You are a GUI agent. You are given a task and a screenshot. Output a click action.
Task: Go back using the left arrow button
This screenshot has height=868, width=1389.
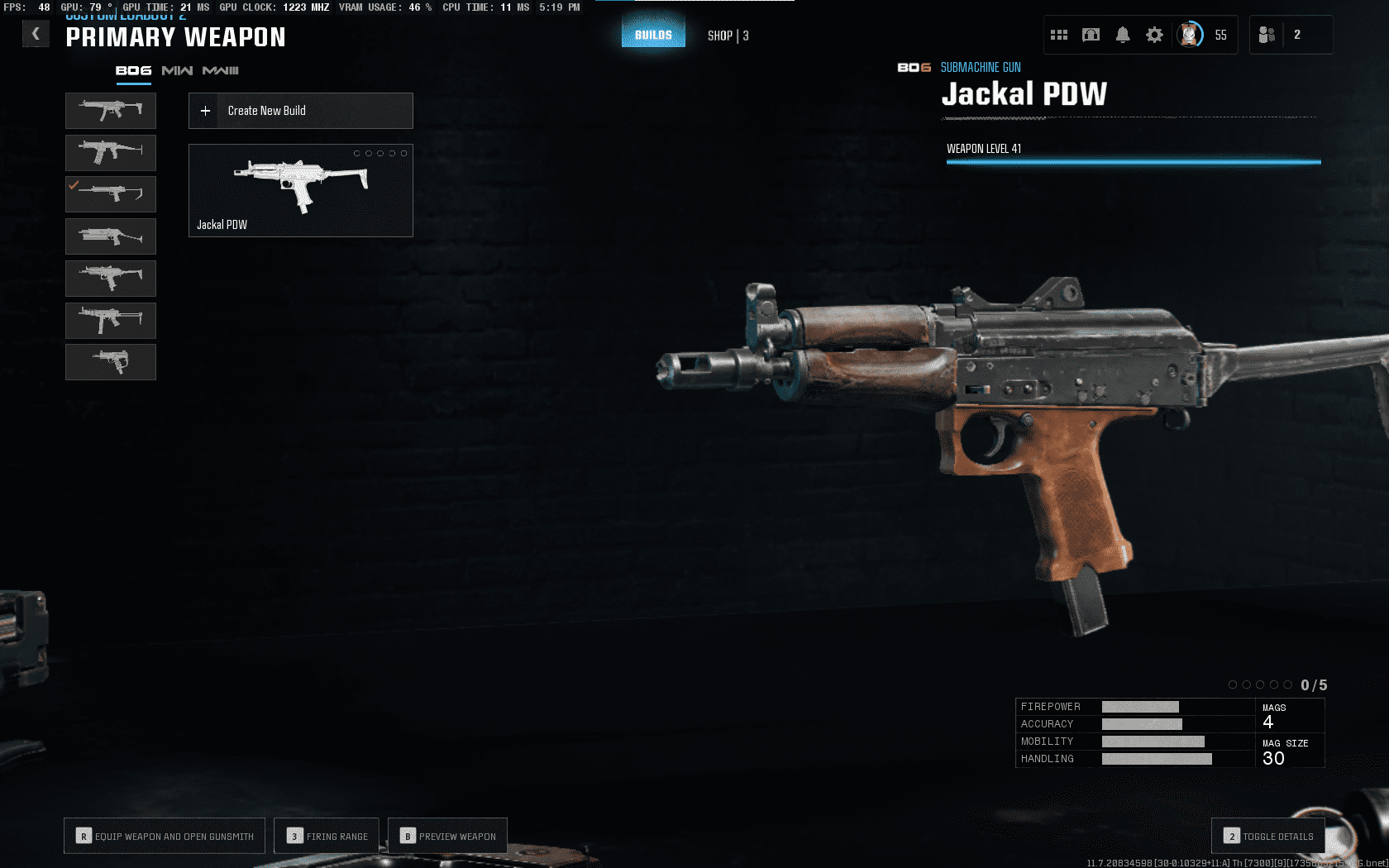(36, 34)
